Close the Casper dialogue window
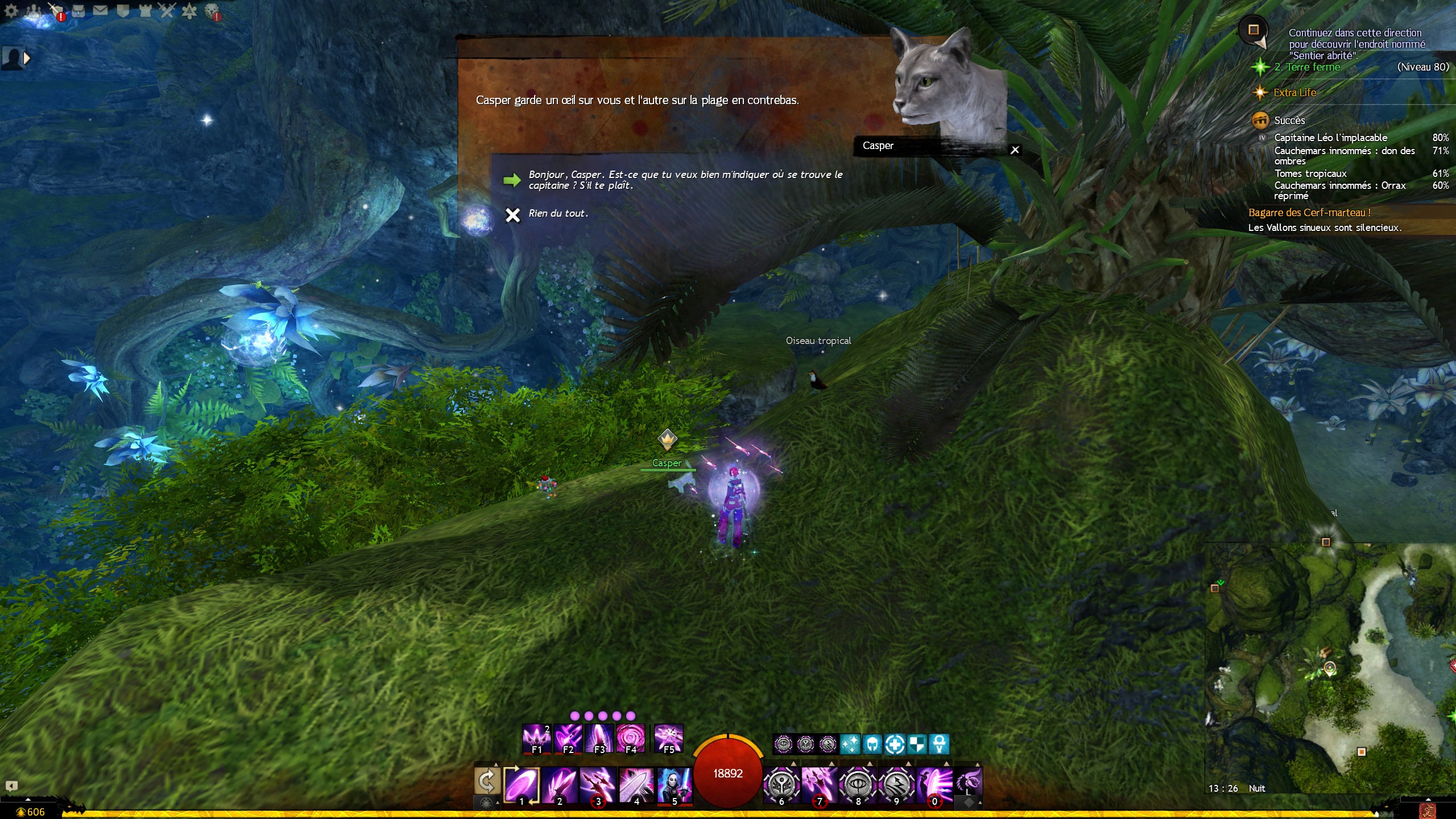 coord(1015,150)
